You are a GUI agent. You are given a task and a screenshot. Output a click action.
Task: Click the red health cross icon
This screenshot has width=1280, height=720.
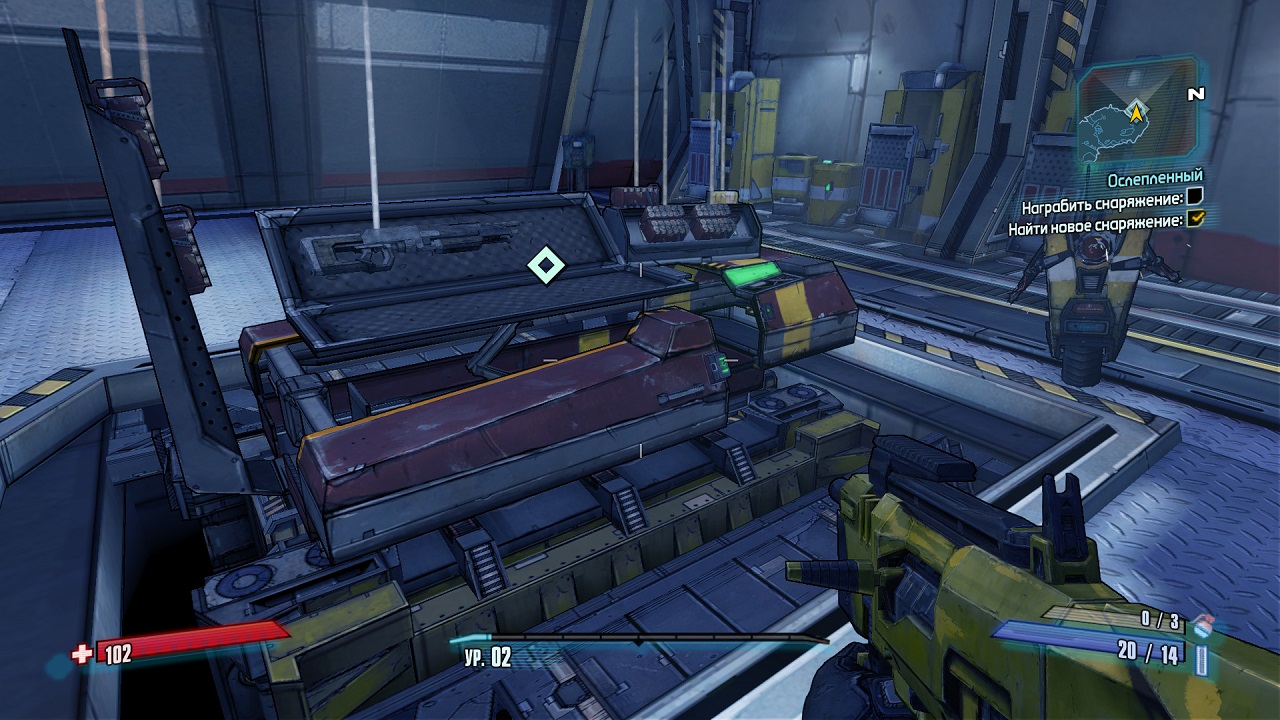[82, 655]
